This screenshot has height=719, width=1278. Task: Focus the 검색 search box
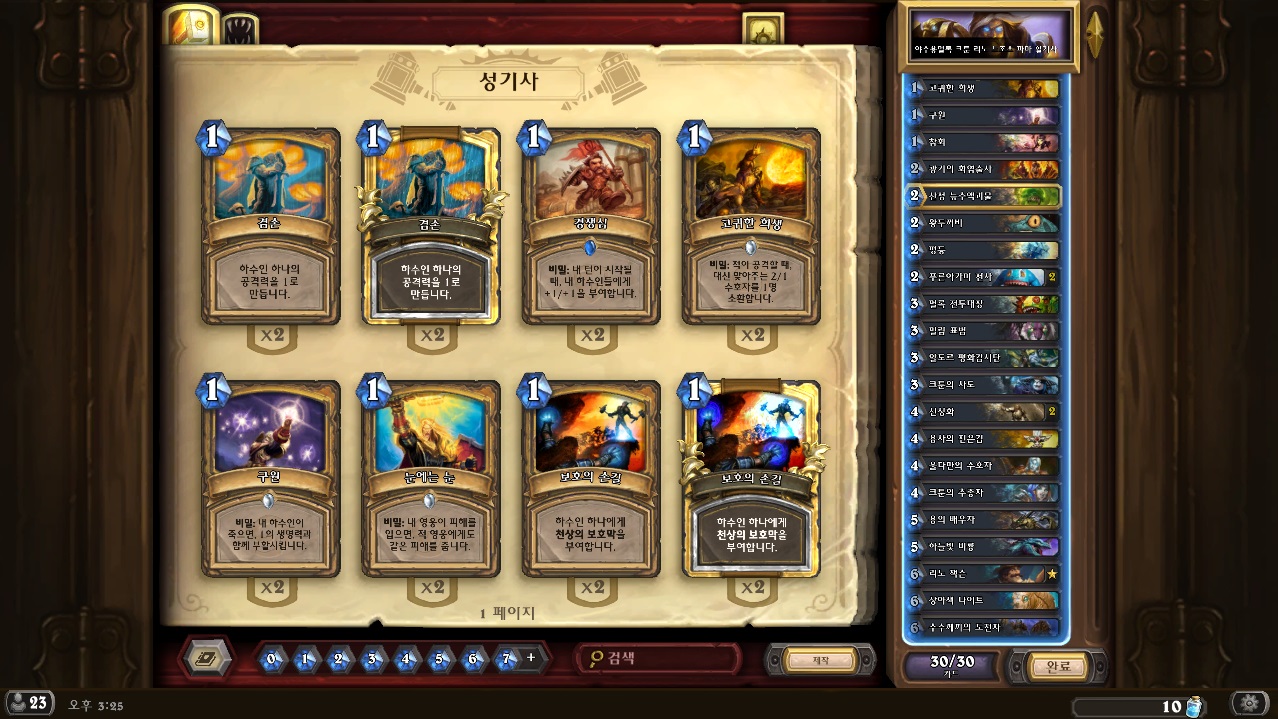click(x=660, y=658)
